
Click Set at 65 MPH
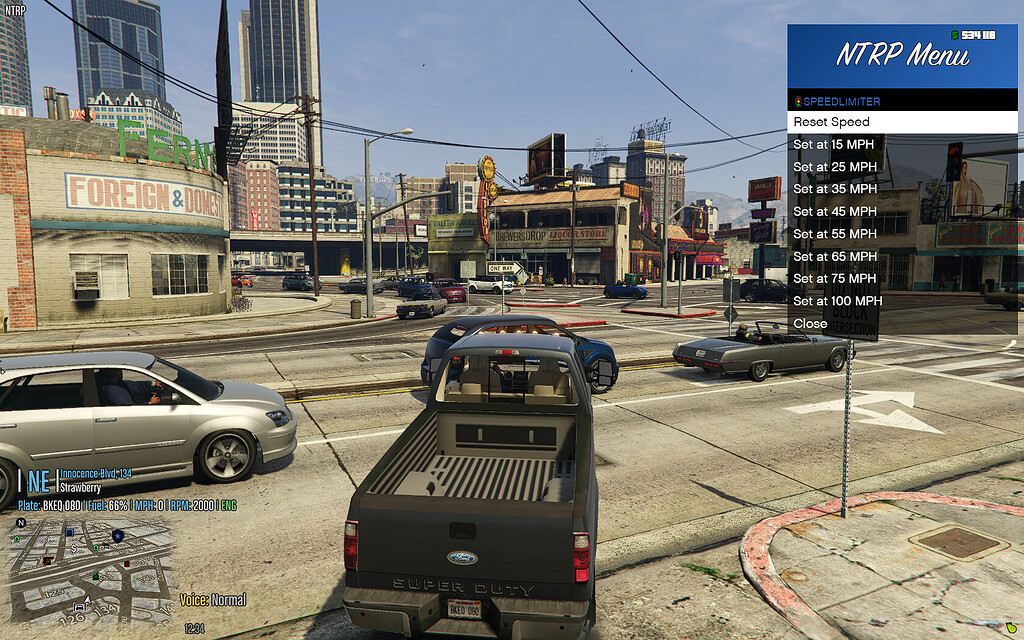pos(835,257)
